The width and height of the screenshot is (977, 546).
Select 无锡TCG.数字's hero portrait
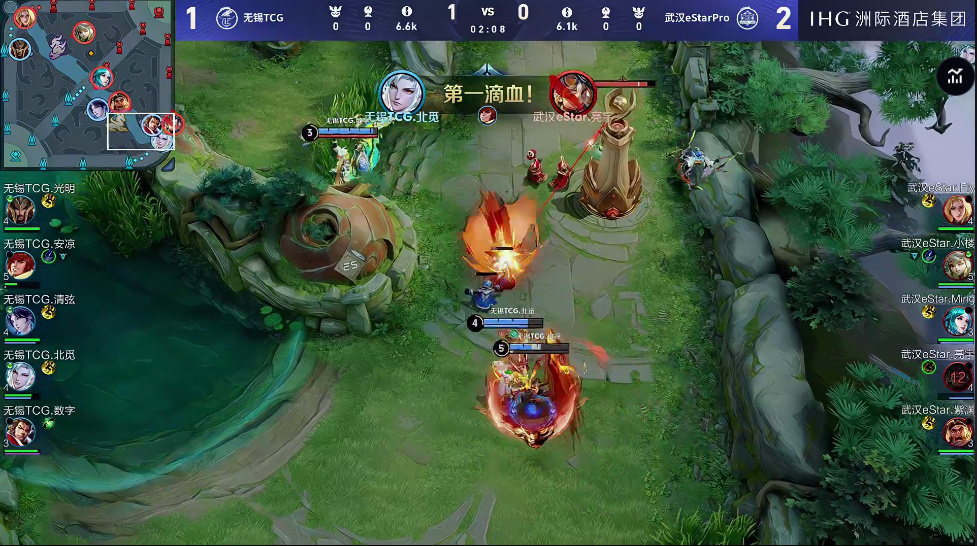click(20, 432)
